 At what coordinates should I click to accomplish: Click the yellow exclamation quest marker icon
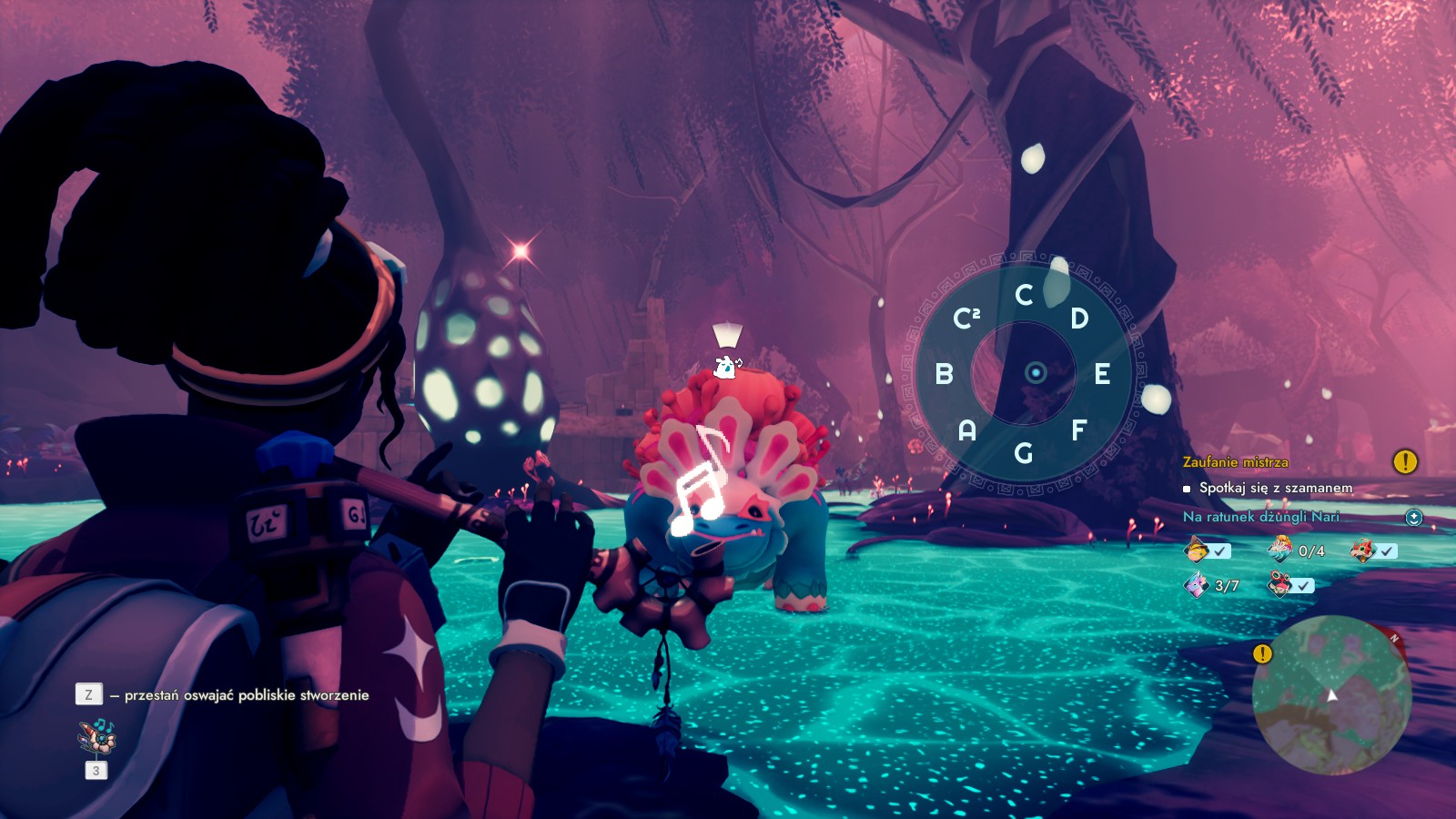click(1405, 462)
